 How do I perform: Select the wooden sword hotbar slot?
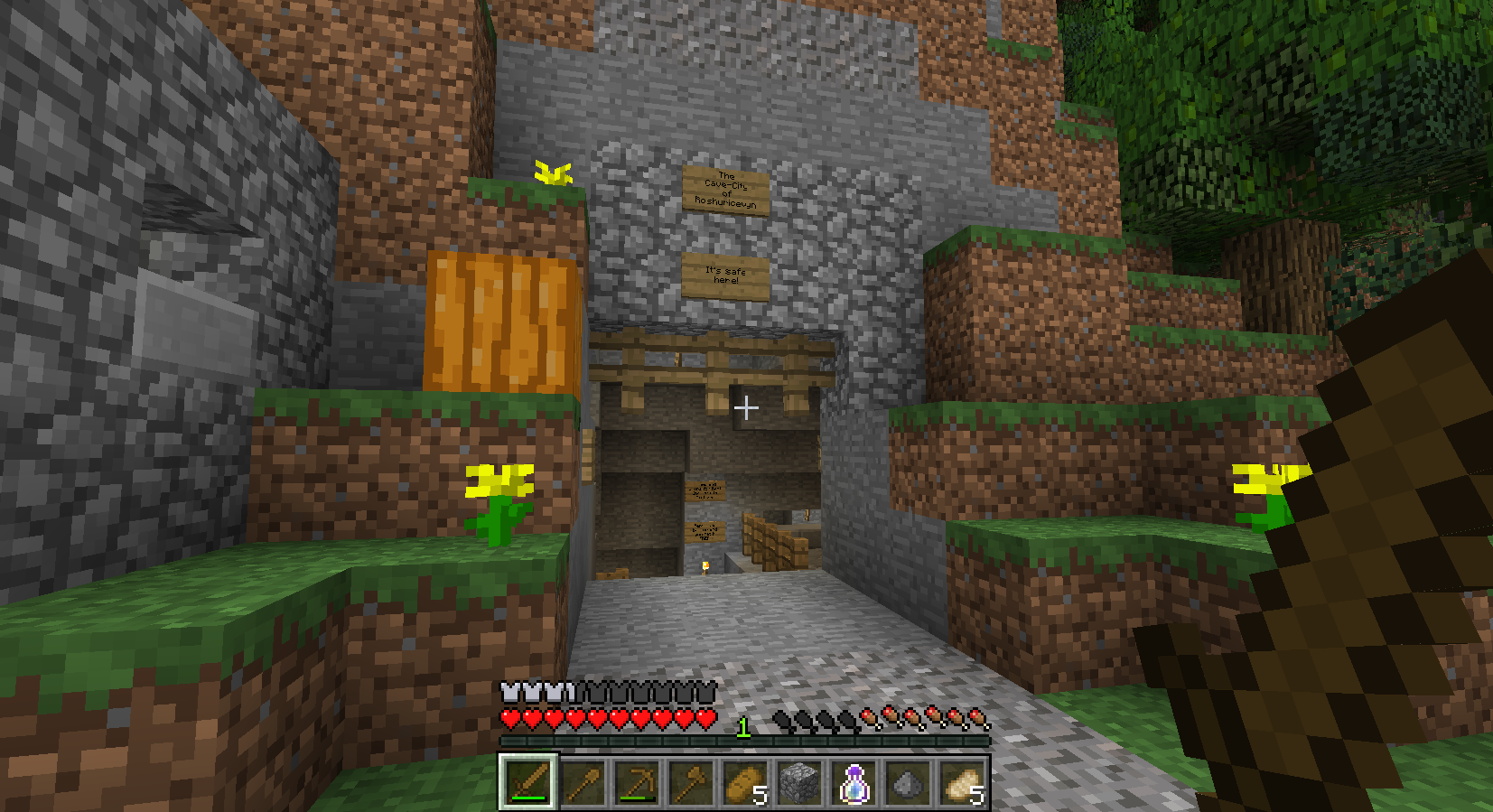(528, 781)
